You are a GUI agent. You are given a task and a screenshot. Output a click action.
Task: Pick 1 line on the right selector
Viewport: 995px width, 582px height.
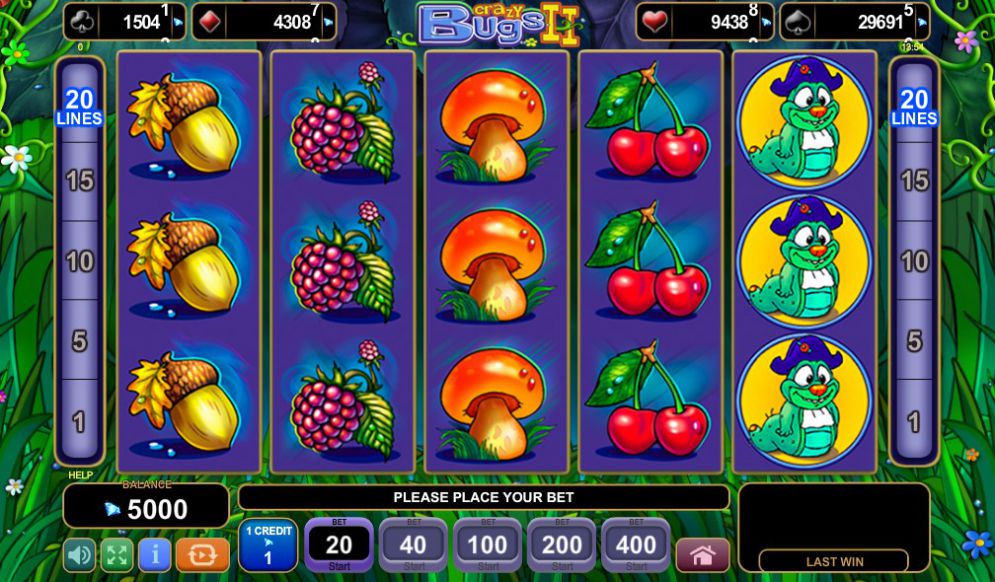(914, 422)
